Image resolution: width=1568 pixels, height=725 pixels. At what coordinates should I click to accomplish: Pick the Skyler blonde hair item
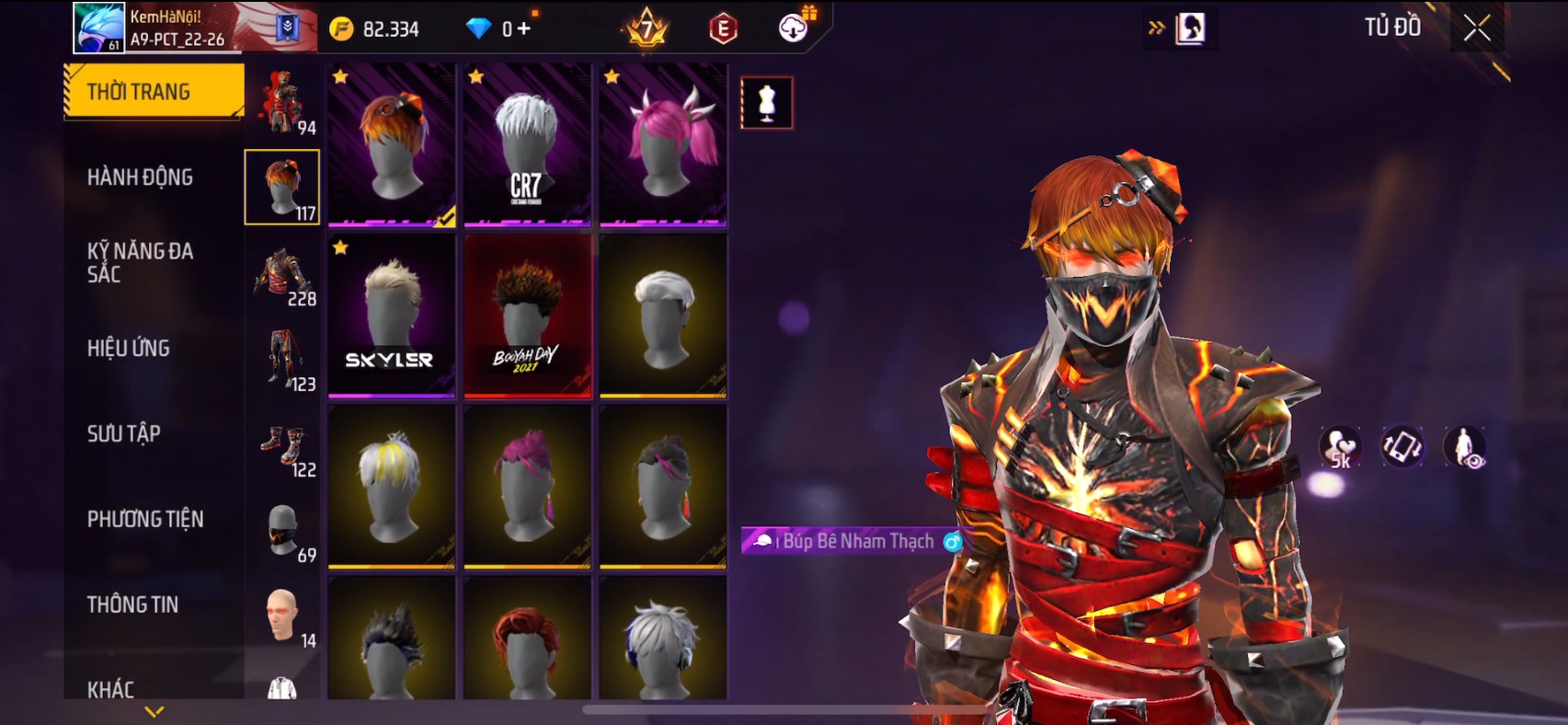point(391,316)
